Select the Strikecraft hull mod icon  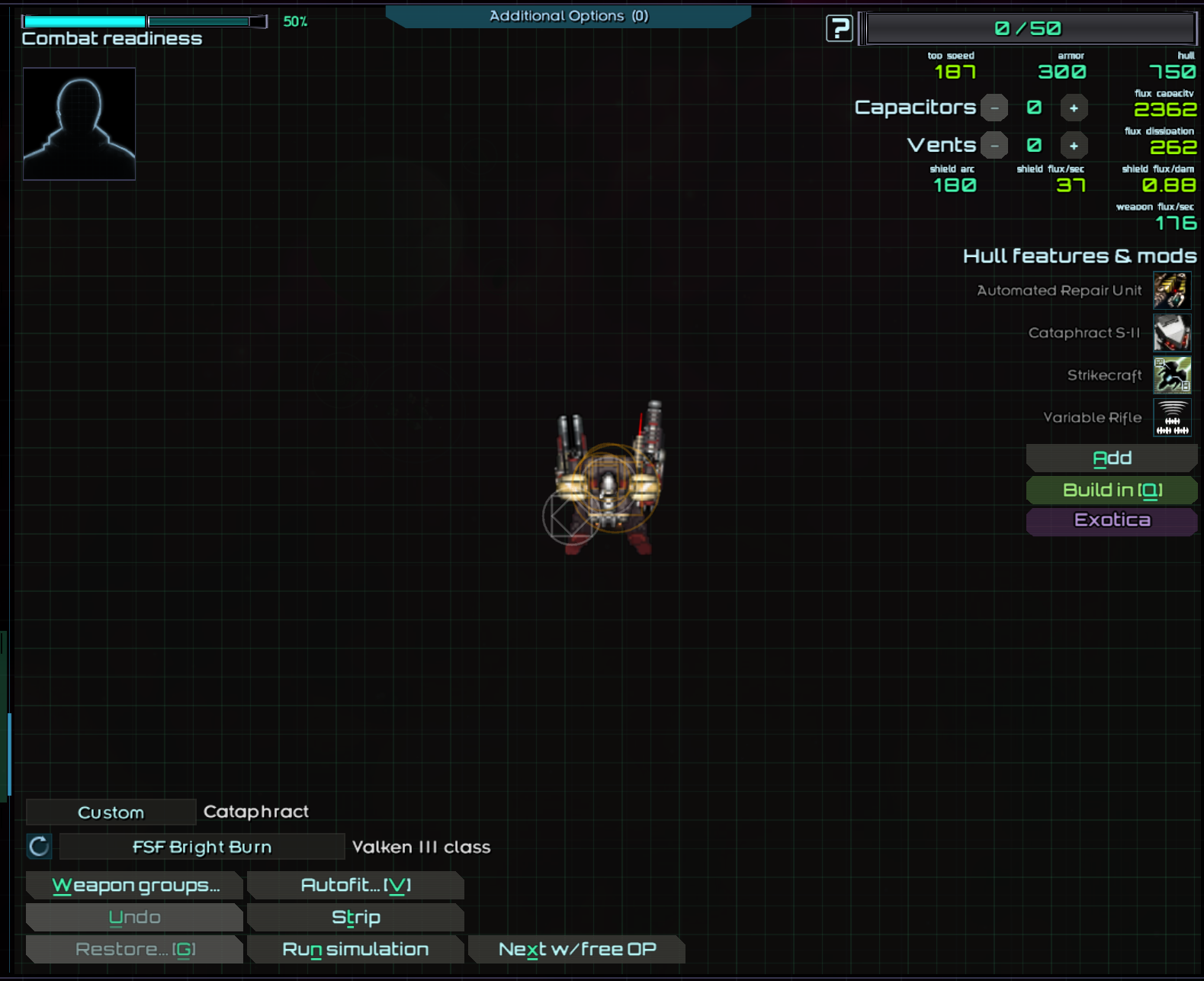(1172, 375)
